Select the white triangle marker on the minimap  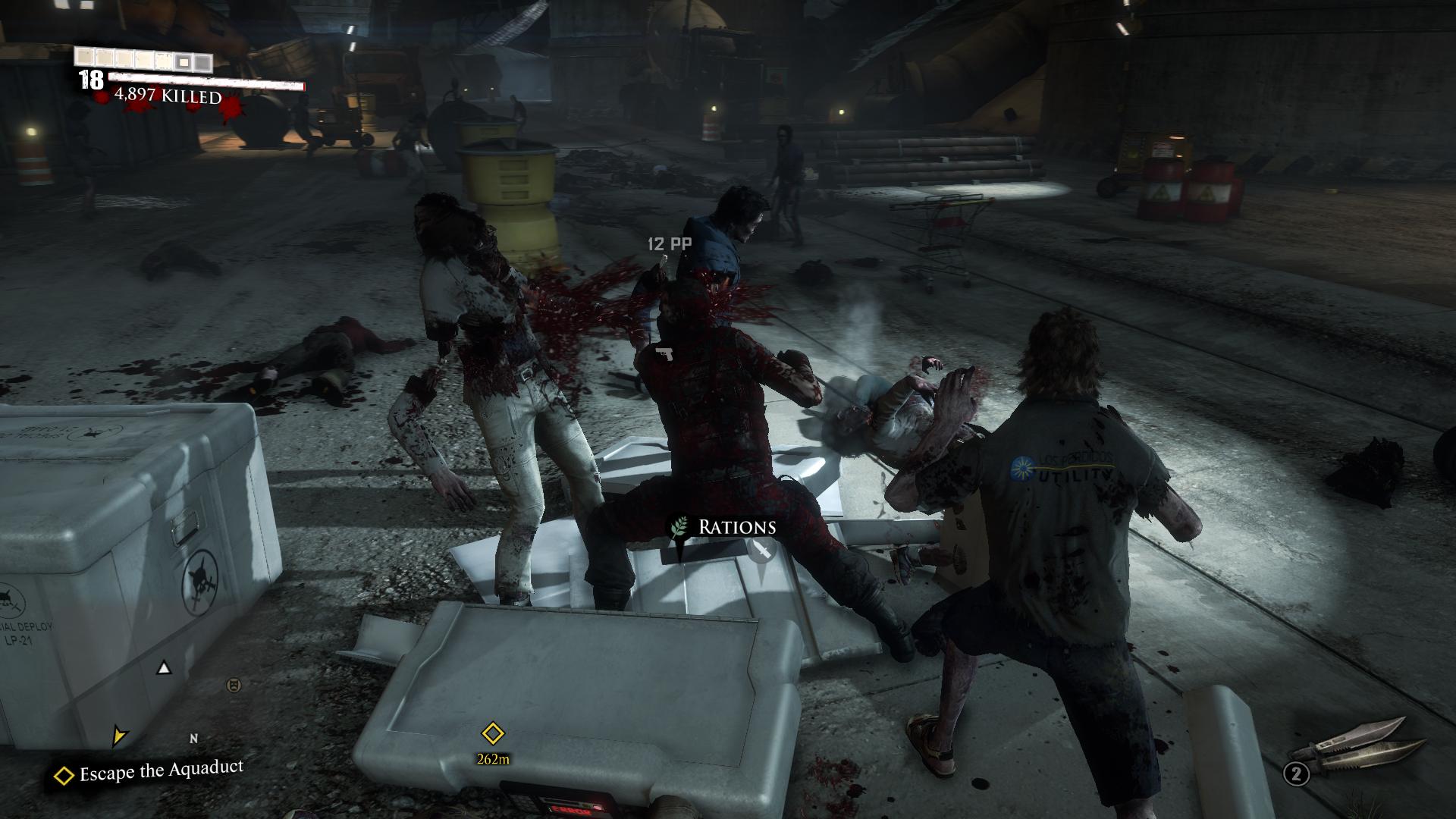coord(164,668)
